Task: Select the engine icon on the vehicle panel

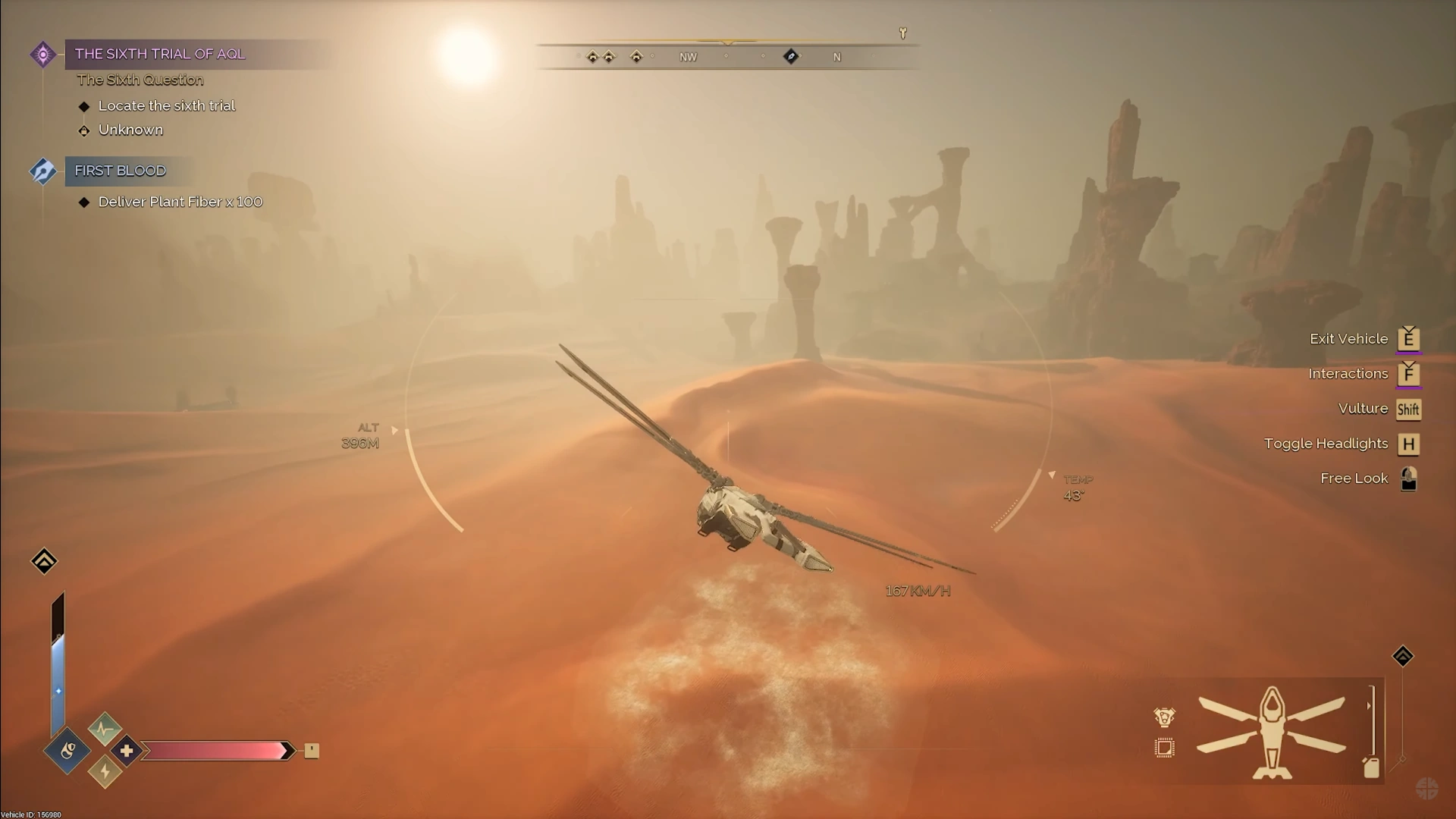Action: pyautogui.click(x=1166, y=717)
